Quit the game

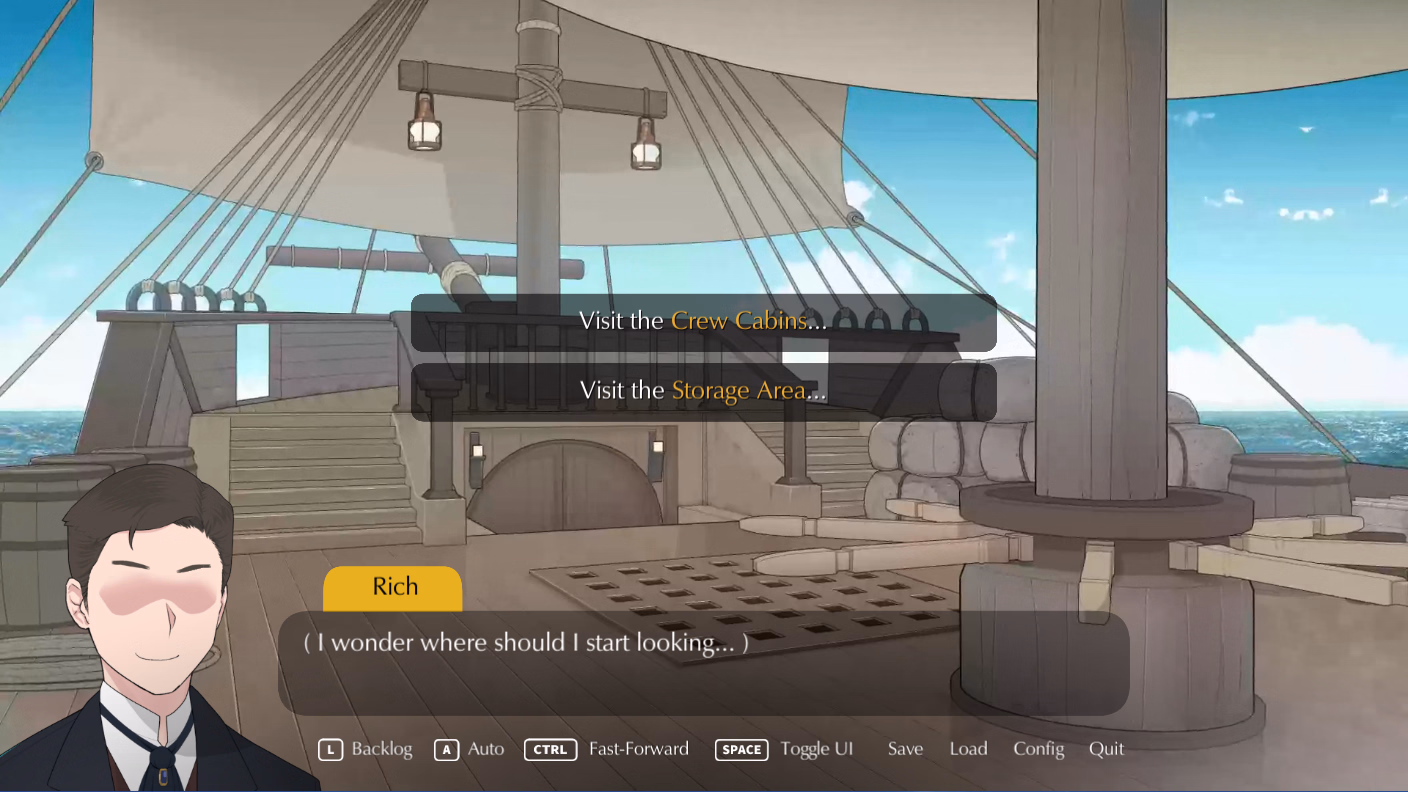[1106, 749]
